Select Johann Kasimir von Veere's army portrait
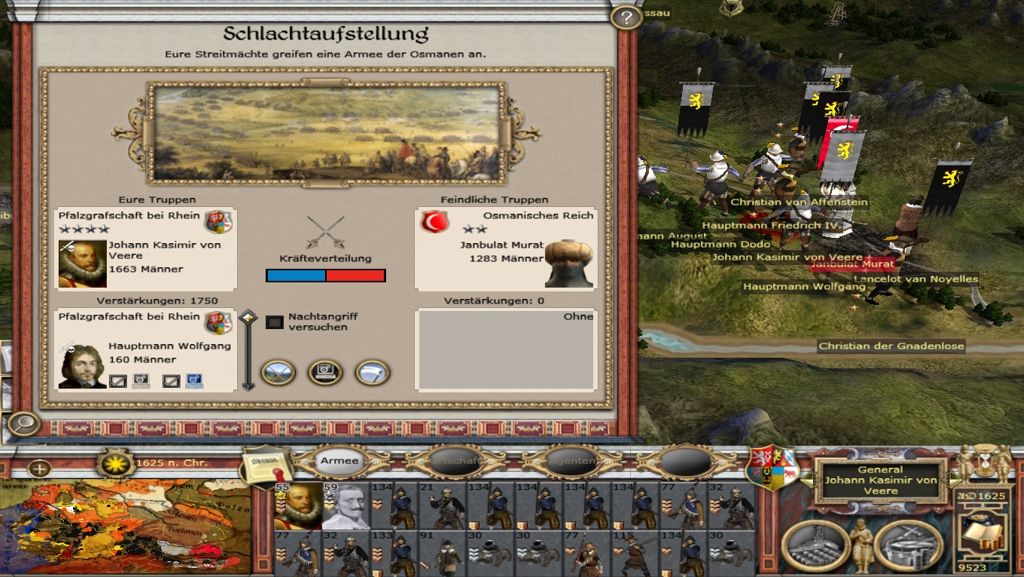Screen dimensions: 1024x577 click(82, 264)
